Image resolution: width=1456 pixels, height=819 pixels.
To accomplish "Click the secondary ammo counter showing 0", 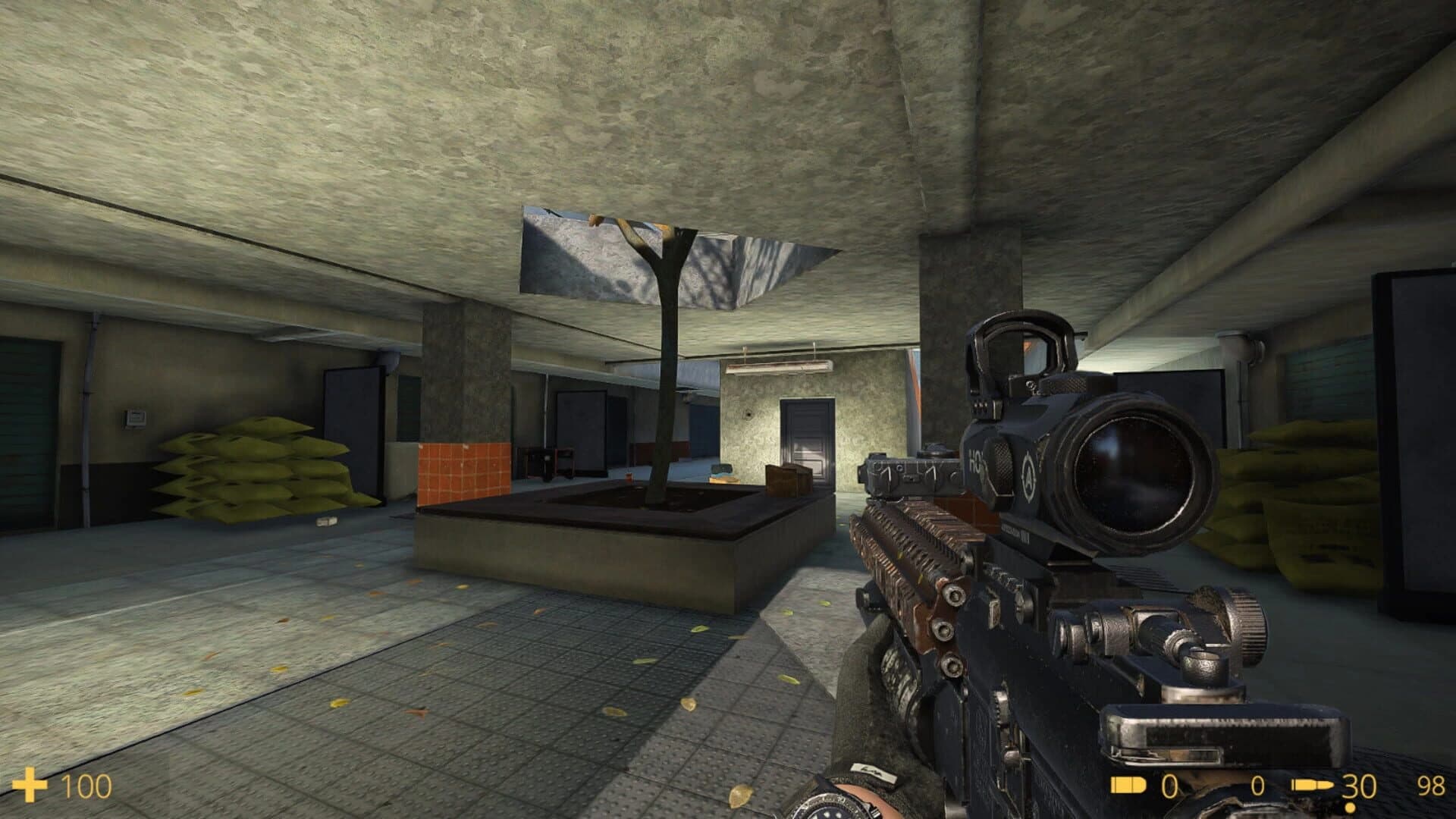I will pyautogui.click(x=1257, y=784).
